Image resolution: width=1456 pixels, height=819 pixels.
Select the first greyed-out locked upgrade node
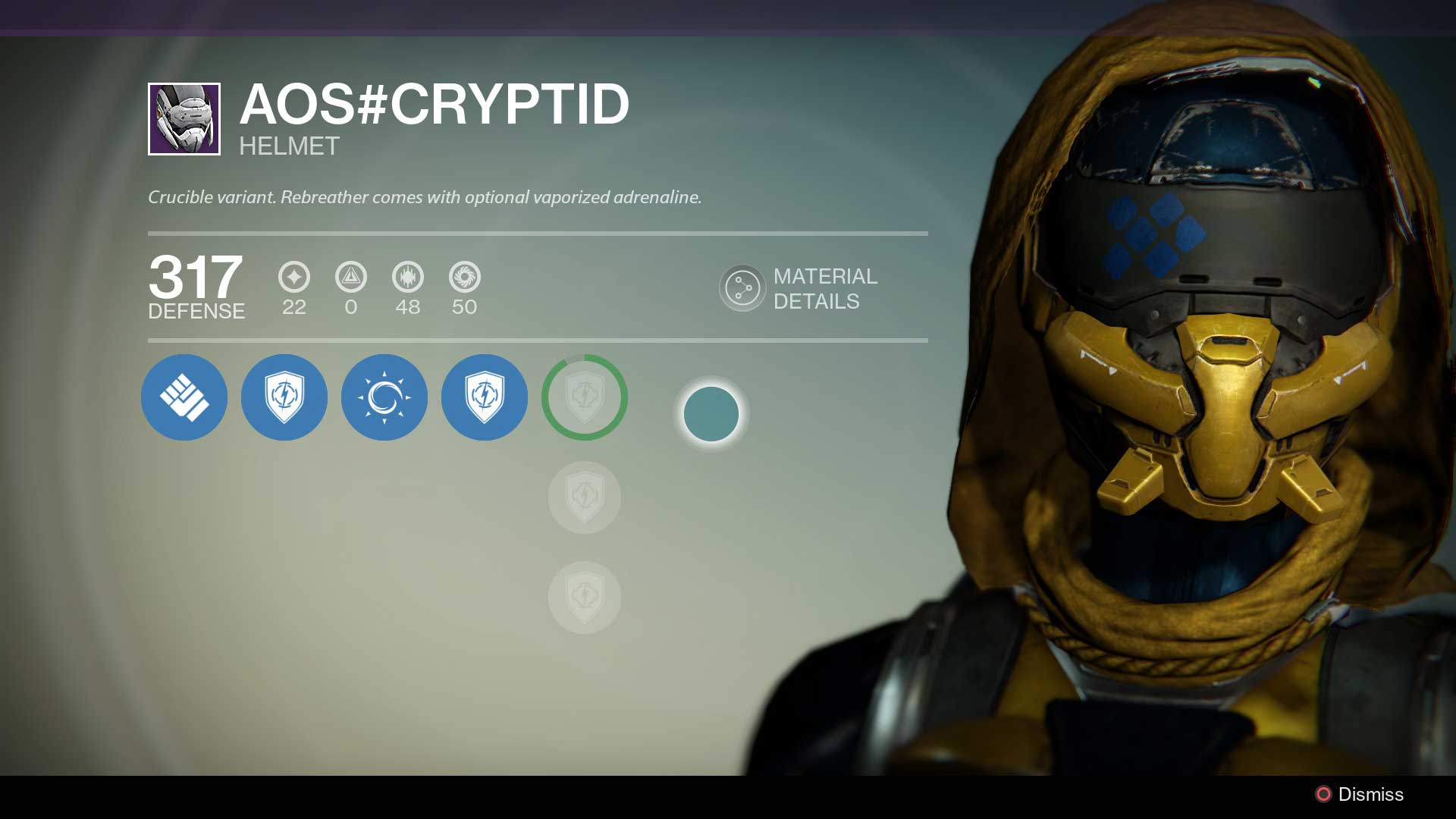point(584,497)
